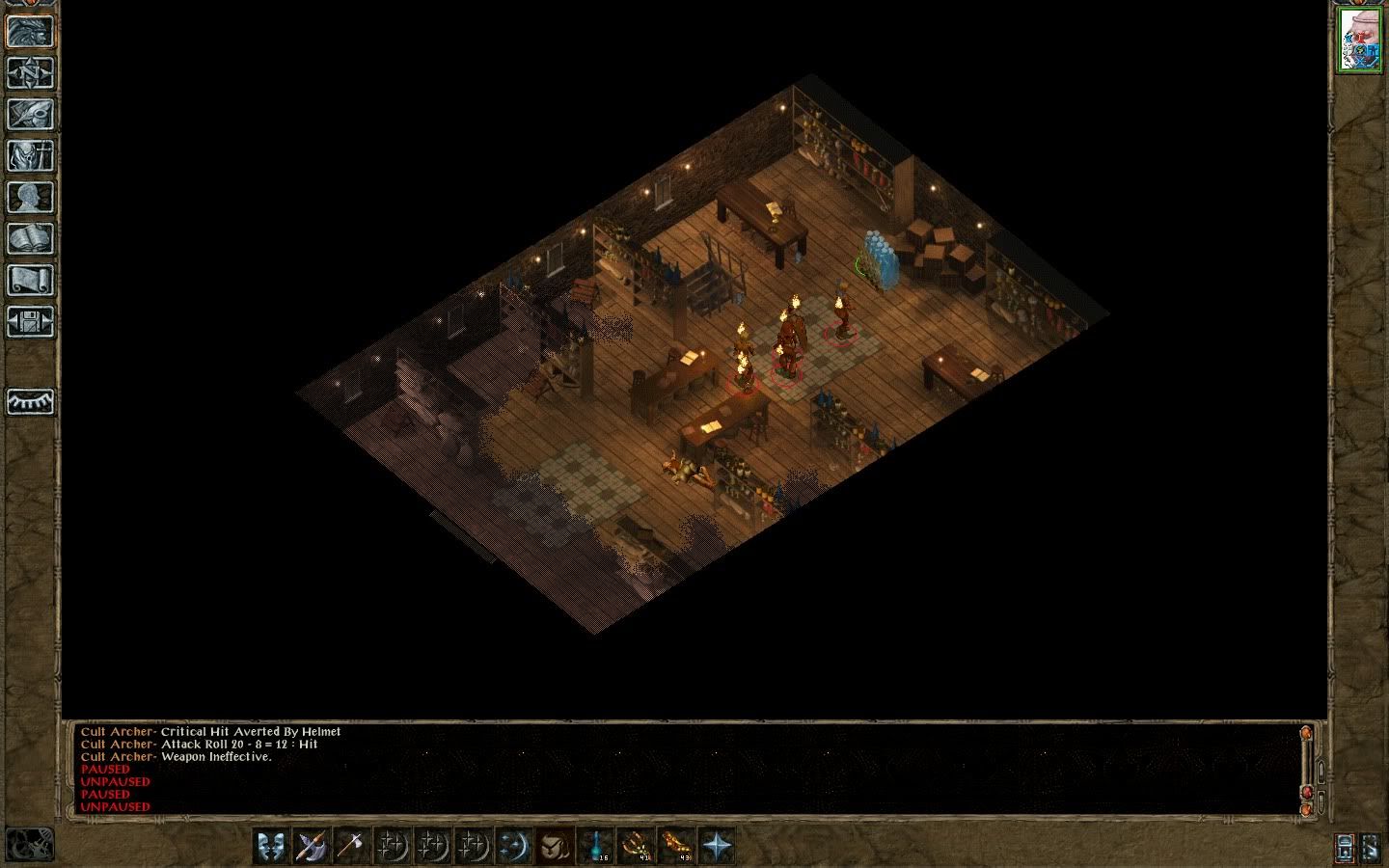Open the inventory screen

click(x=31, y=155)
